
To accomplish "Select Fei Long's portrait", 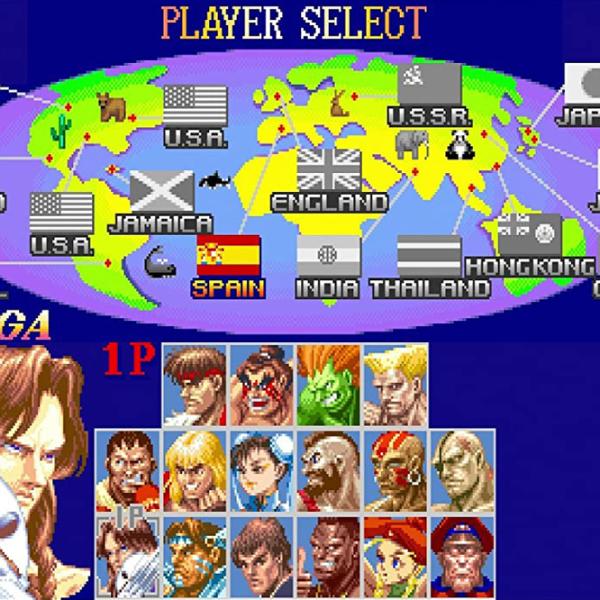I will (x=263, y=557).
